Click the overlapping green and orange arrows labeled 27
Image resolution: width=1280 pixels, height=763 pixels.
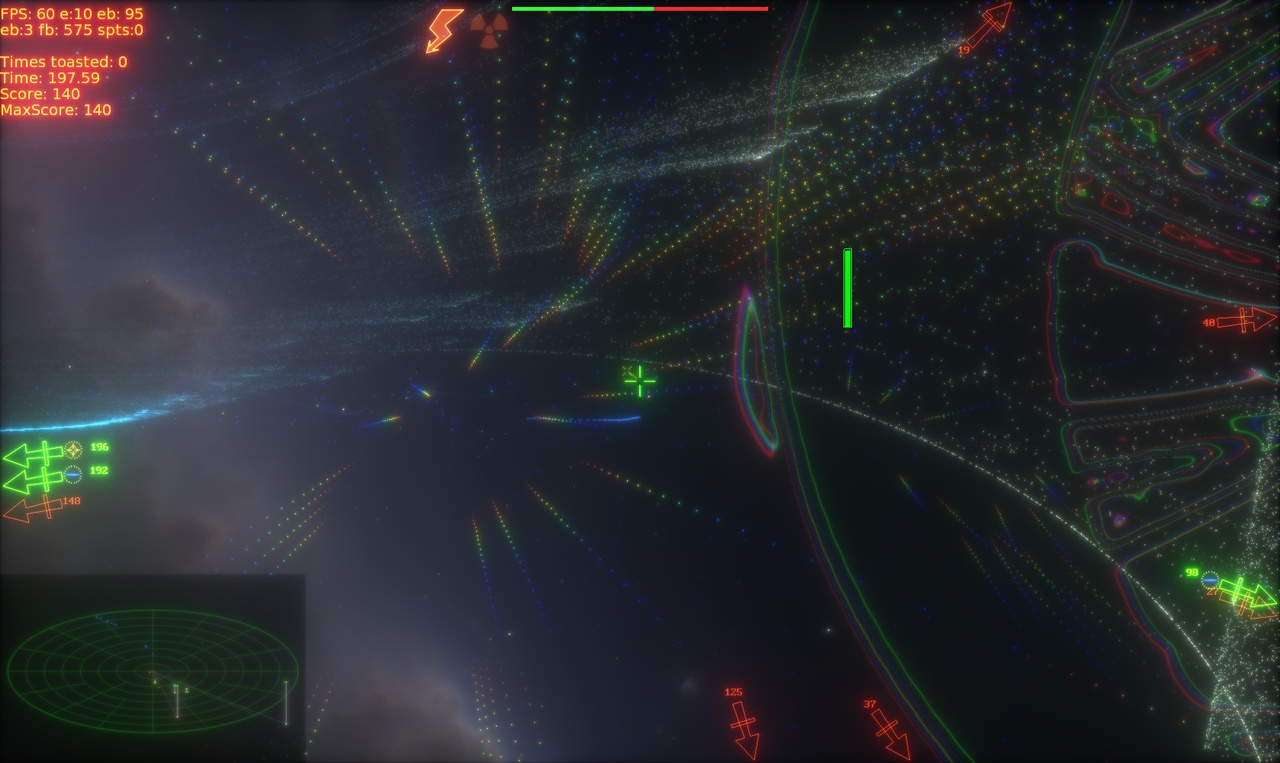(1240, 598)
